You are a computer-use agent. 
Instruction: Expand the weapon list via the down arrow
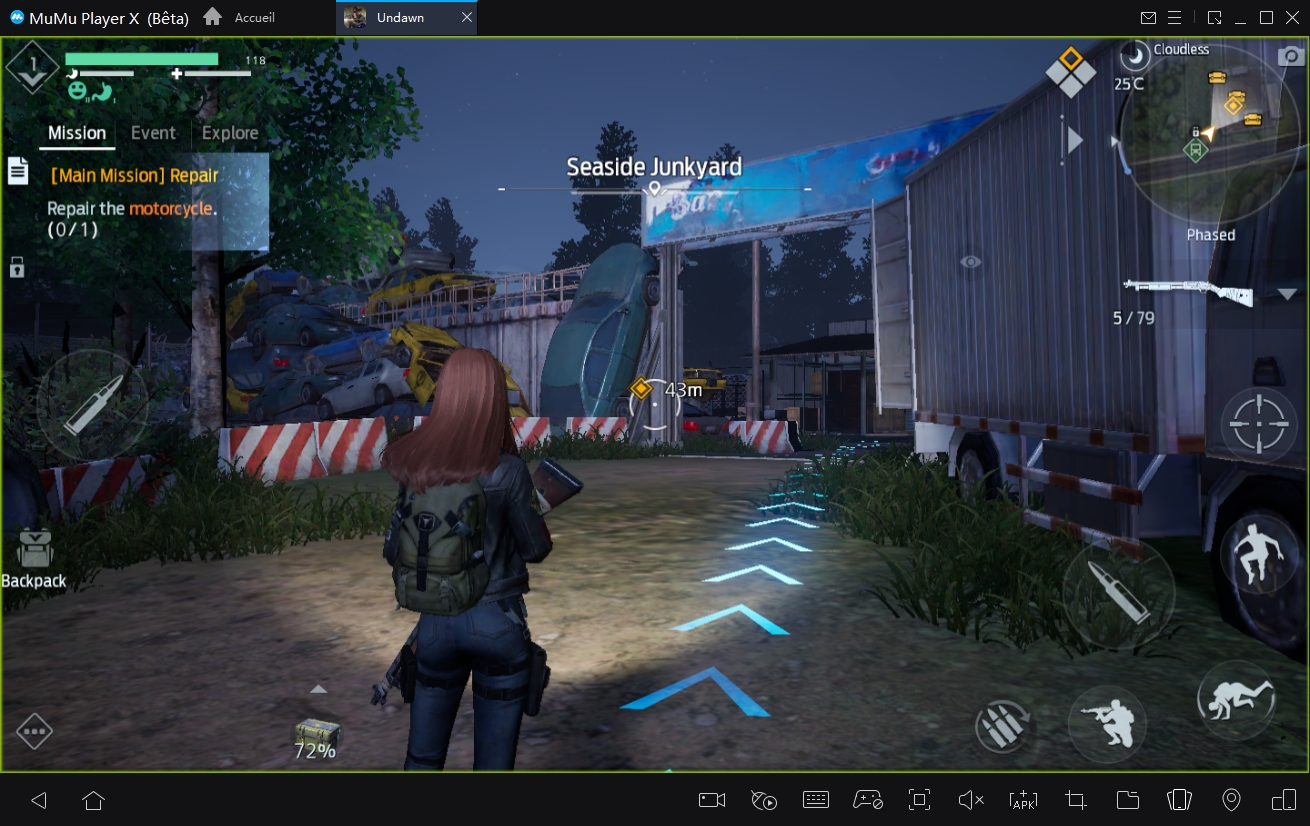point(1286,293)
